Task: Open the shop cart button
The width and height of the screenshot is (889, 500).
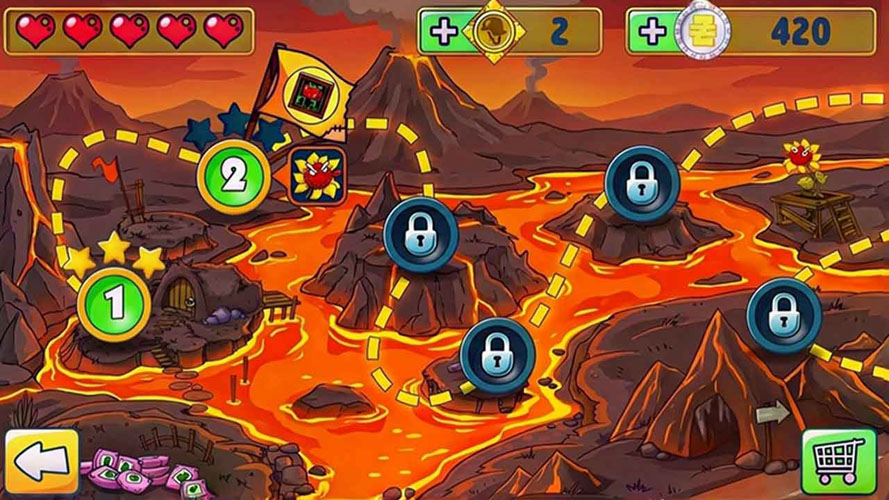Action: point(838,462)
